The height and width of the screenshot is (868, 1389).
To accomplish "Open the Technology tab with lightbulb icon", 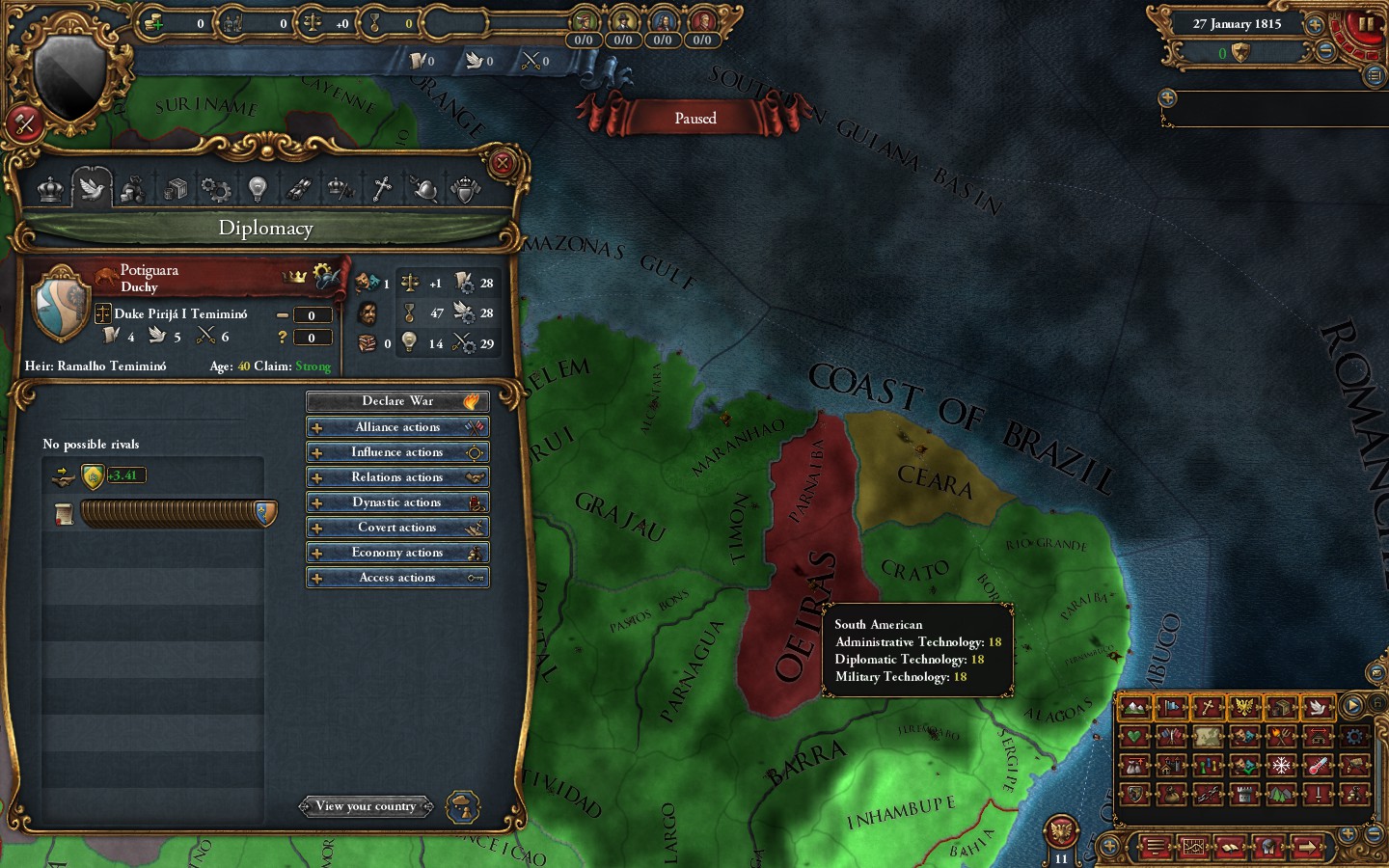I will click(x=257, y=189).
